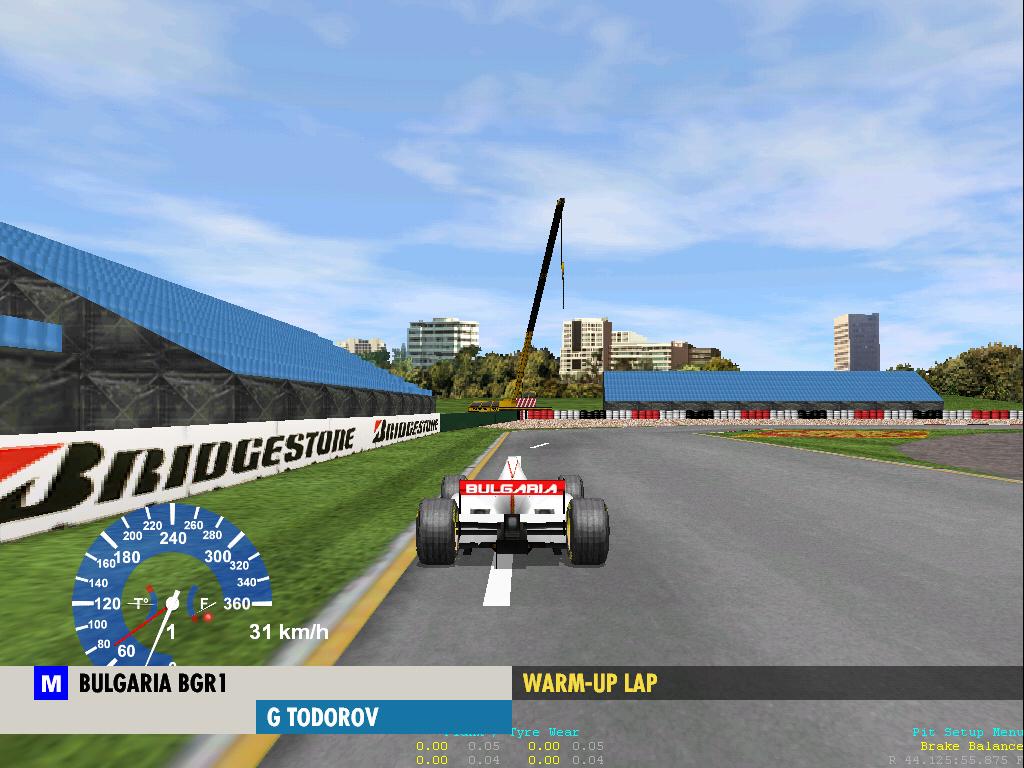Open the Pit Setup Menu
The image size is (1024, 768).
click(966, 732)
